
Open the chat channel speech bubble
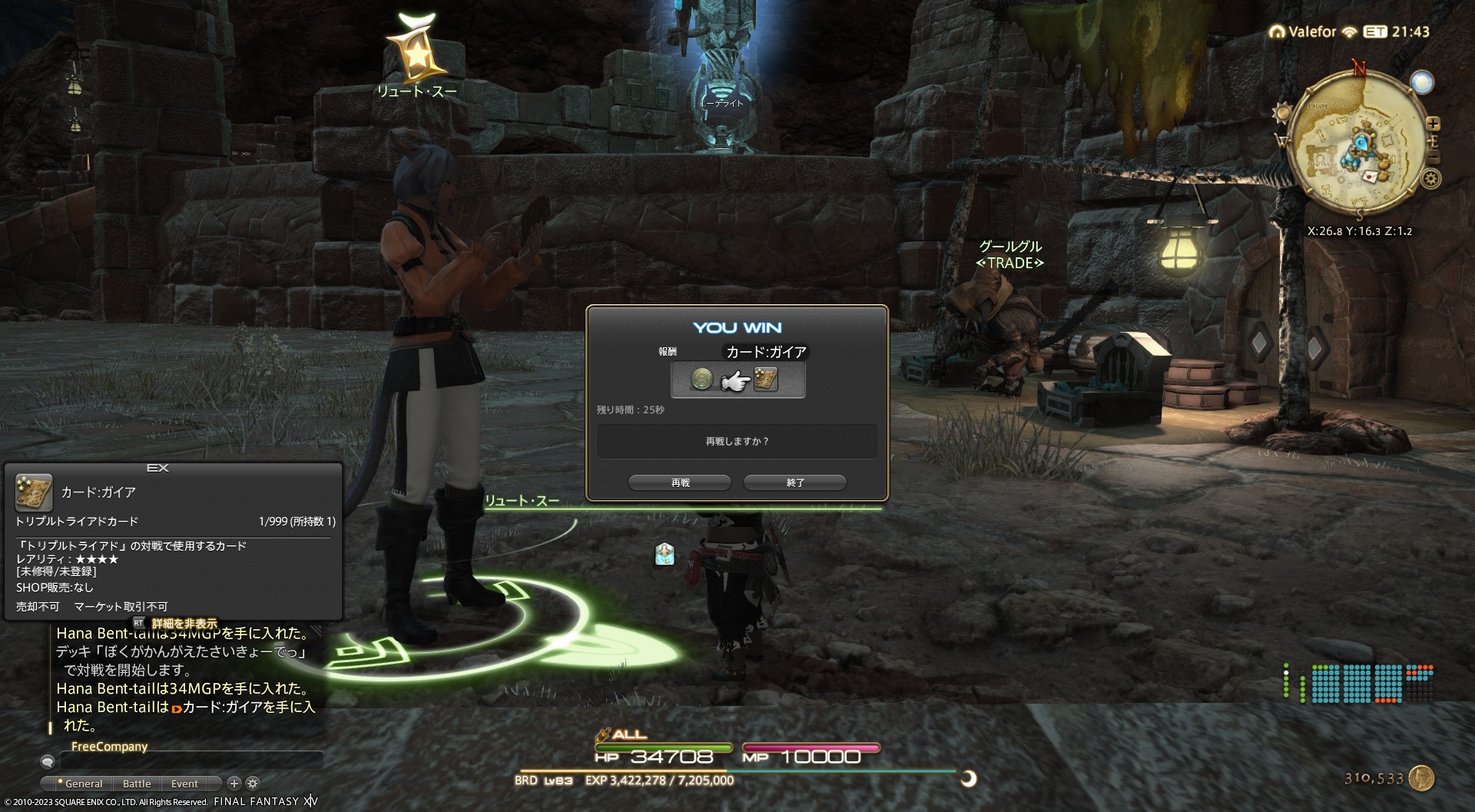pos(48,761)
